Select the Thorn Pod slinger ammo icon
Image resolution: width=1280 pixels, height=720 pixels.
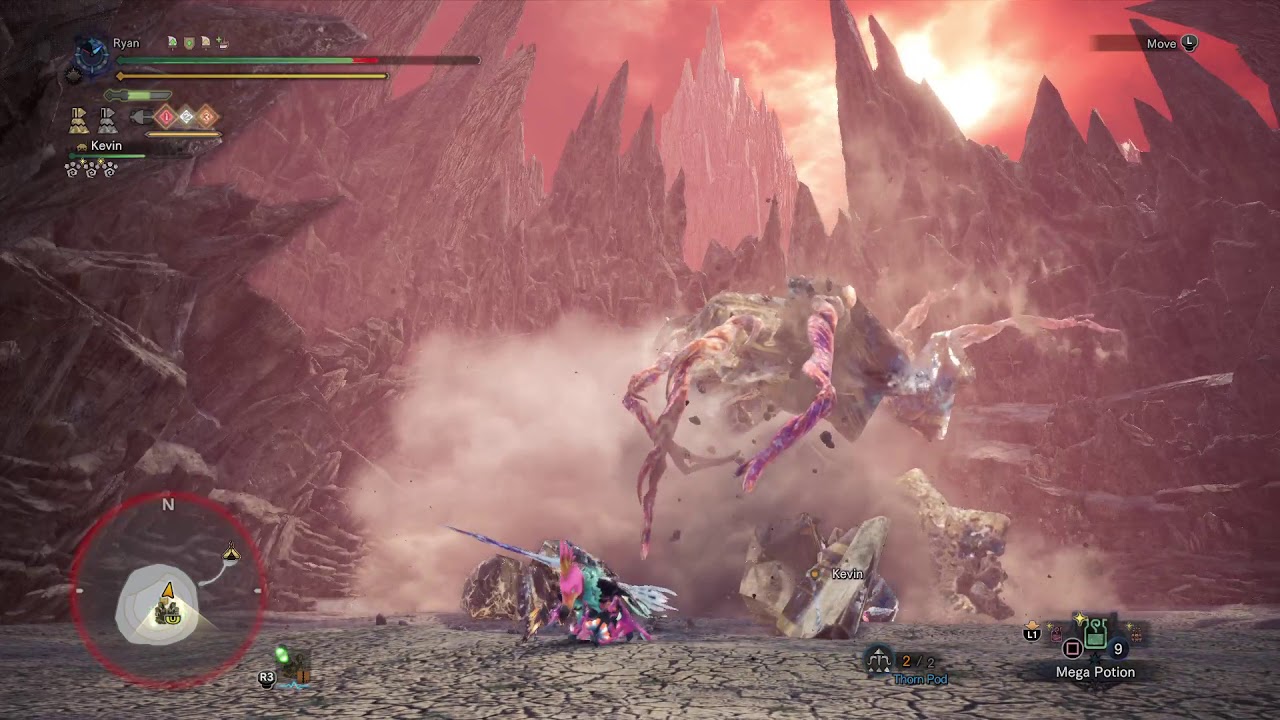click(x=879, y=659)
